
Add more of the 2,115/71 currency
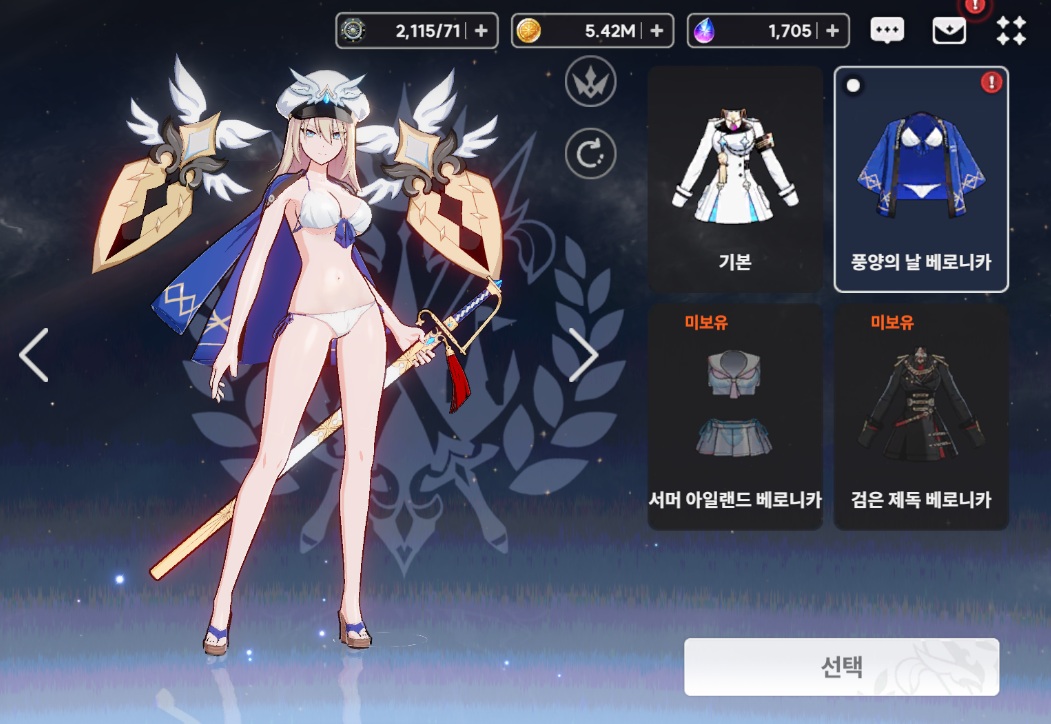pyautogui.click(x=481, y=31)
